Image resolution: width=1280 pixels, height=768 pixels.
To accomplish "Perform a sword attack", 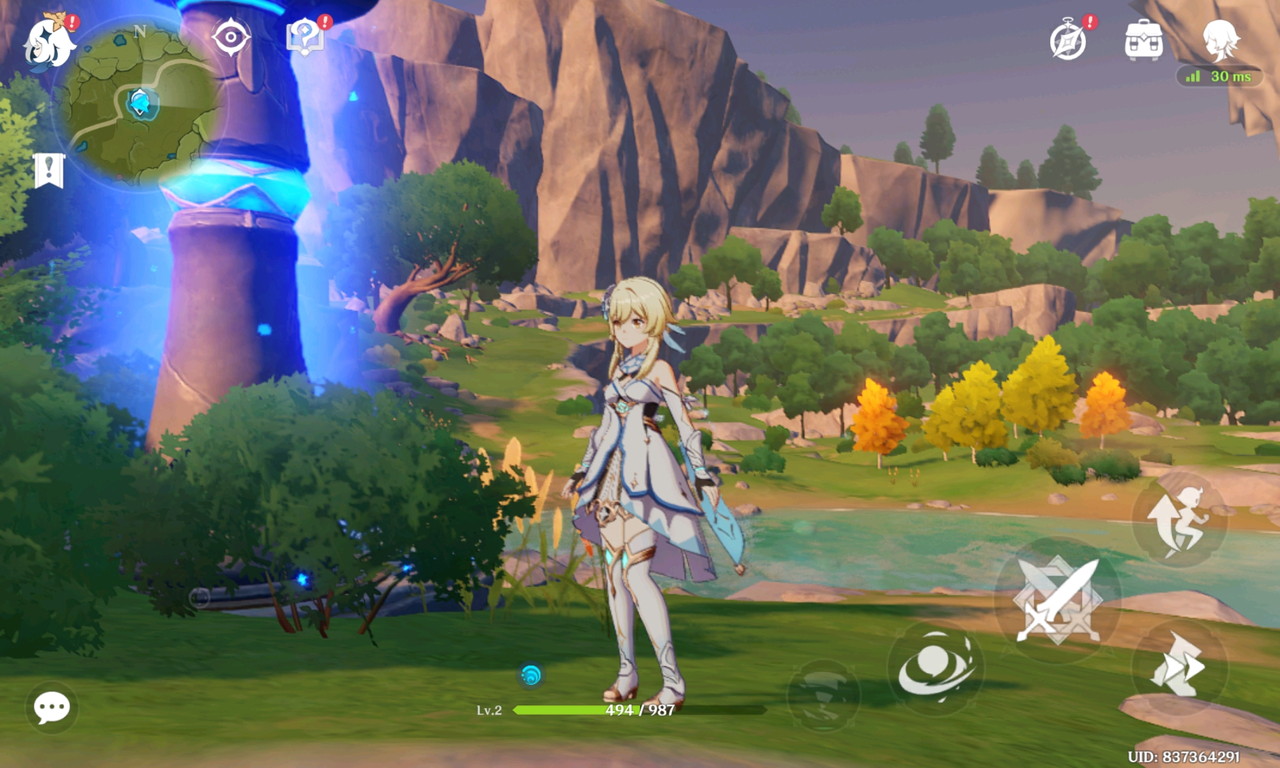I will click(1057, 600).
